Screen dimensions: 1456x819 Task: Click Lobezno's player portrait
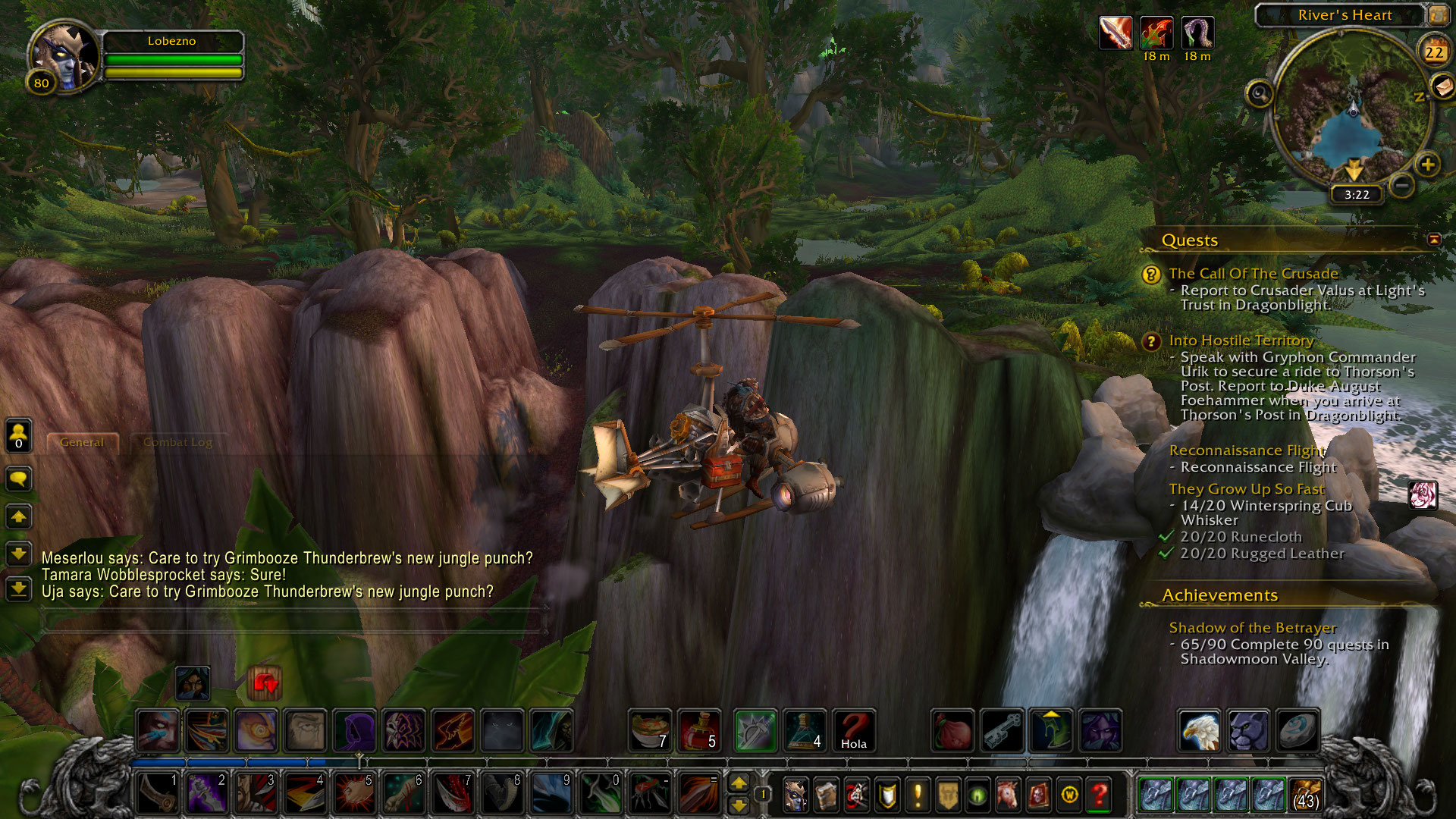65,58
